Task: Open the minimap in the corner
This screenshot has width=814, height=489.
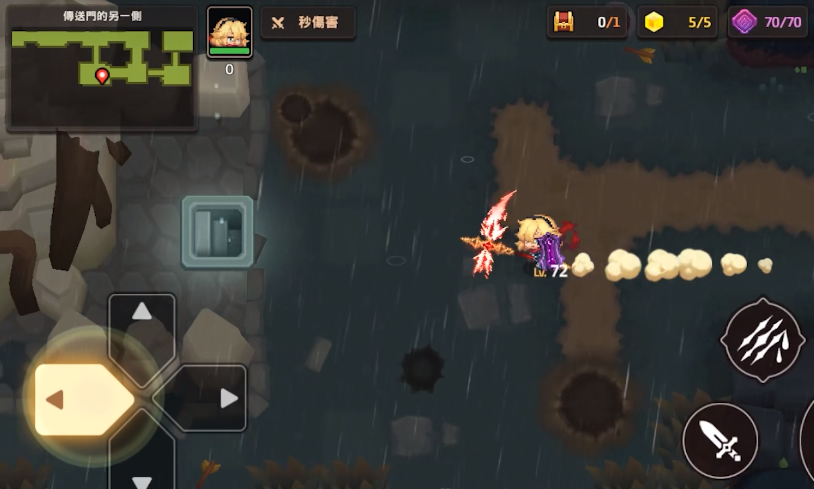Action: [x=102, y=68]
